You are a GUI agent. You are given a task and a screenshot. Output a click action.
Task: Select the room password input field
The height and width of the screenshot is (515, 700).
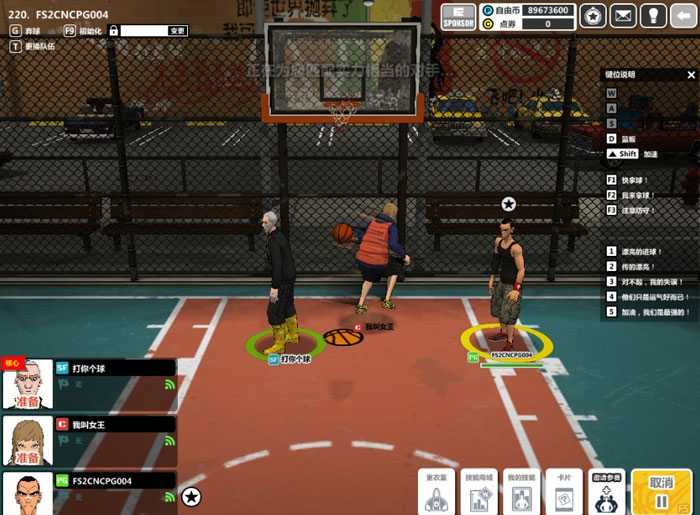click(143, 30)
